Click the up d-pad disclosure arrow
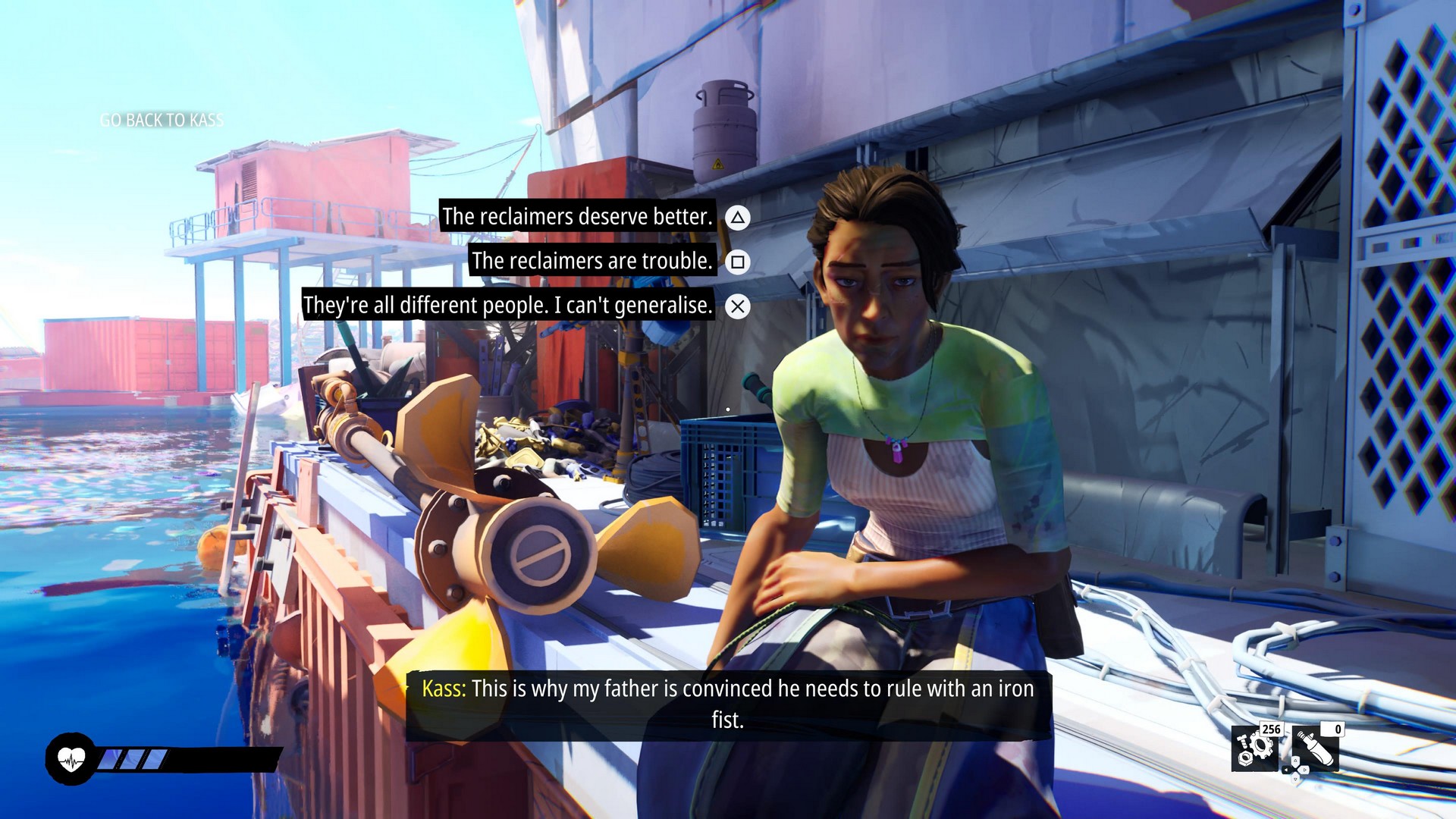This screenshot has height=819, width=1456. click(x=1295, y=761)
